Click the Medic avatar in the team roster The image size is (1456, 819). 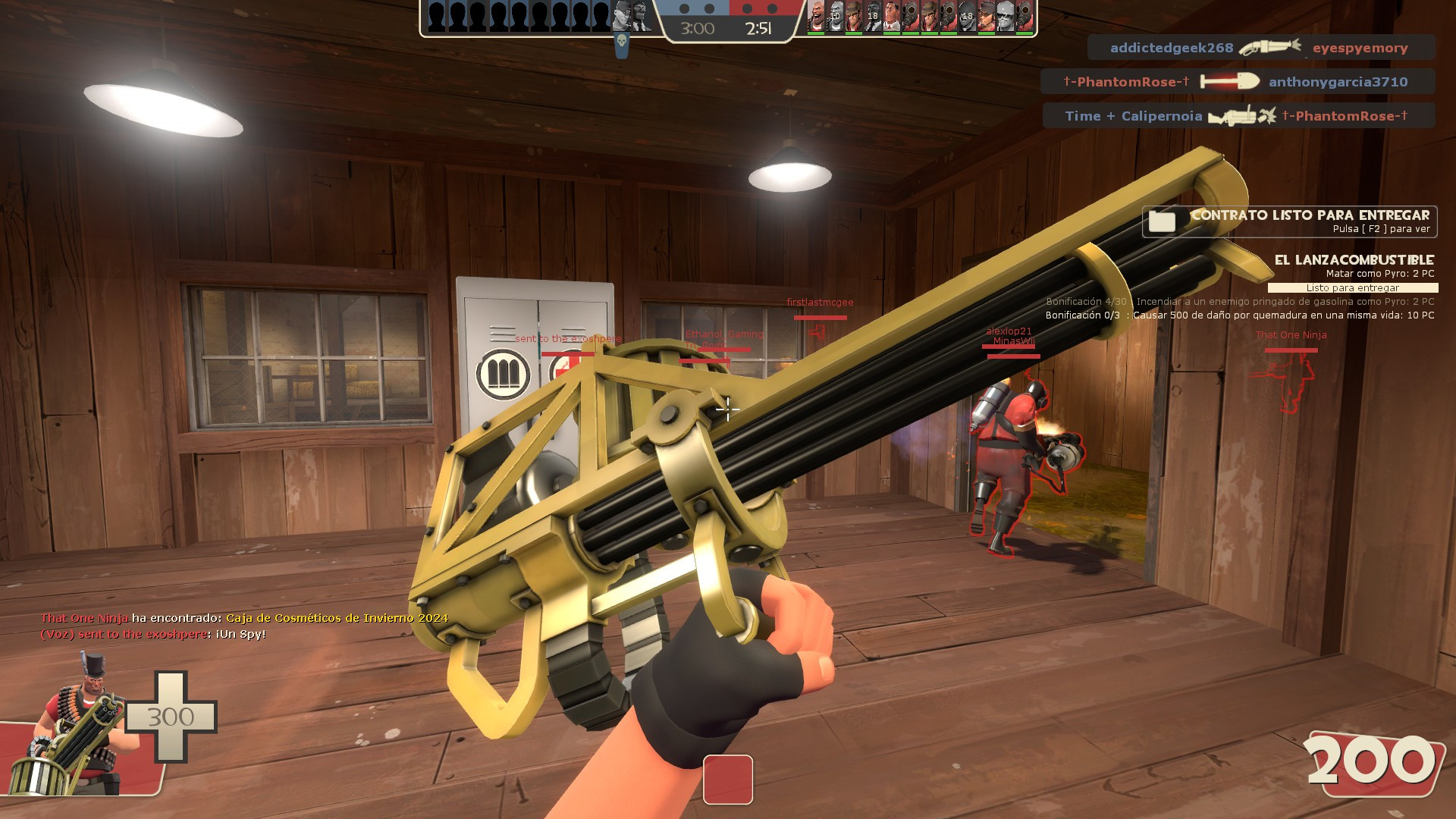891,18
